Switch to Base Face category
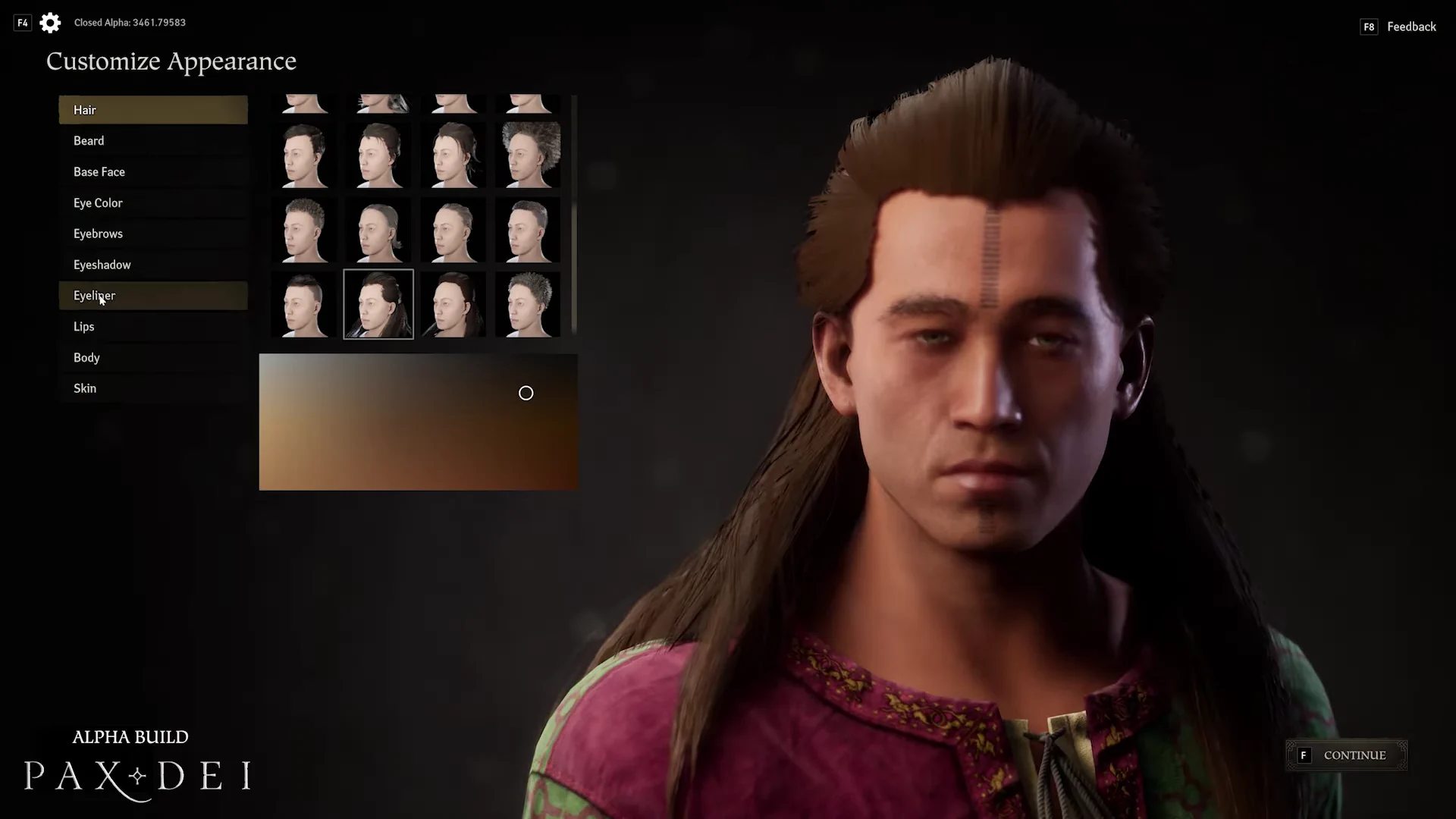Screen dimensions: 1456x819 pos(152,172)
